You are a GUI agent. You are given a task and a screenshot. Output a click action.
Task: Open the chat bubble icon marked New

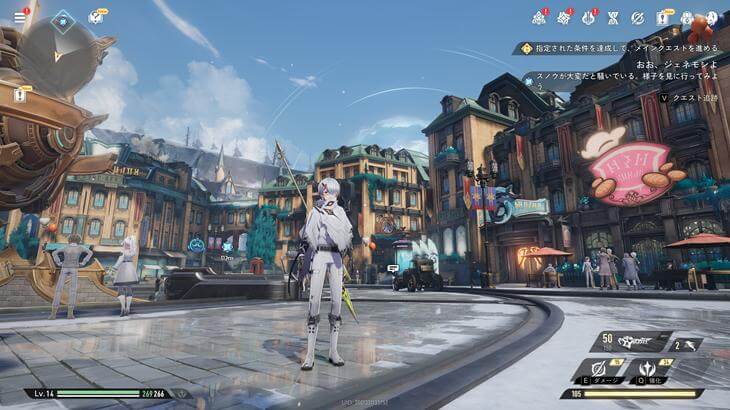pyautogui.click(x=96, y=17)
